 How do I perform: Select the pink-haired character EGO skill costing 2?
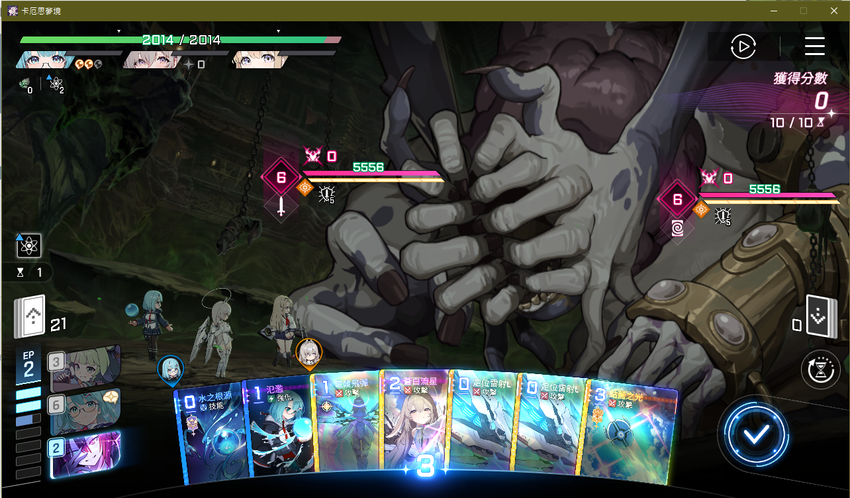coord(84,455)
